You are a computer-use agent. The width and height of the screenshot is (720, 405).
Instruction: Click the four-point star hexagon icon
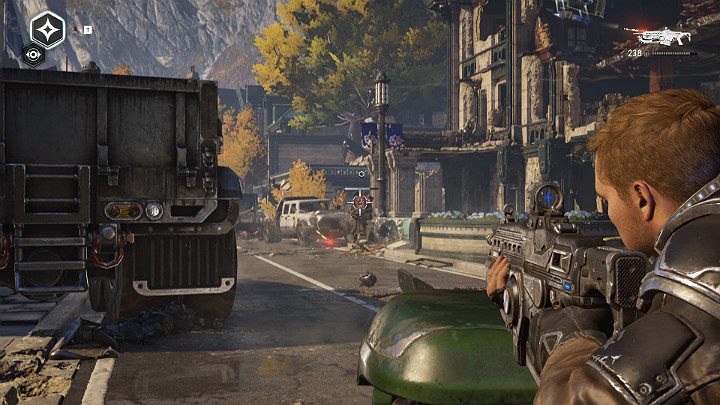click(x=47, y=28)
